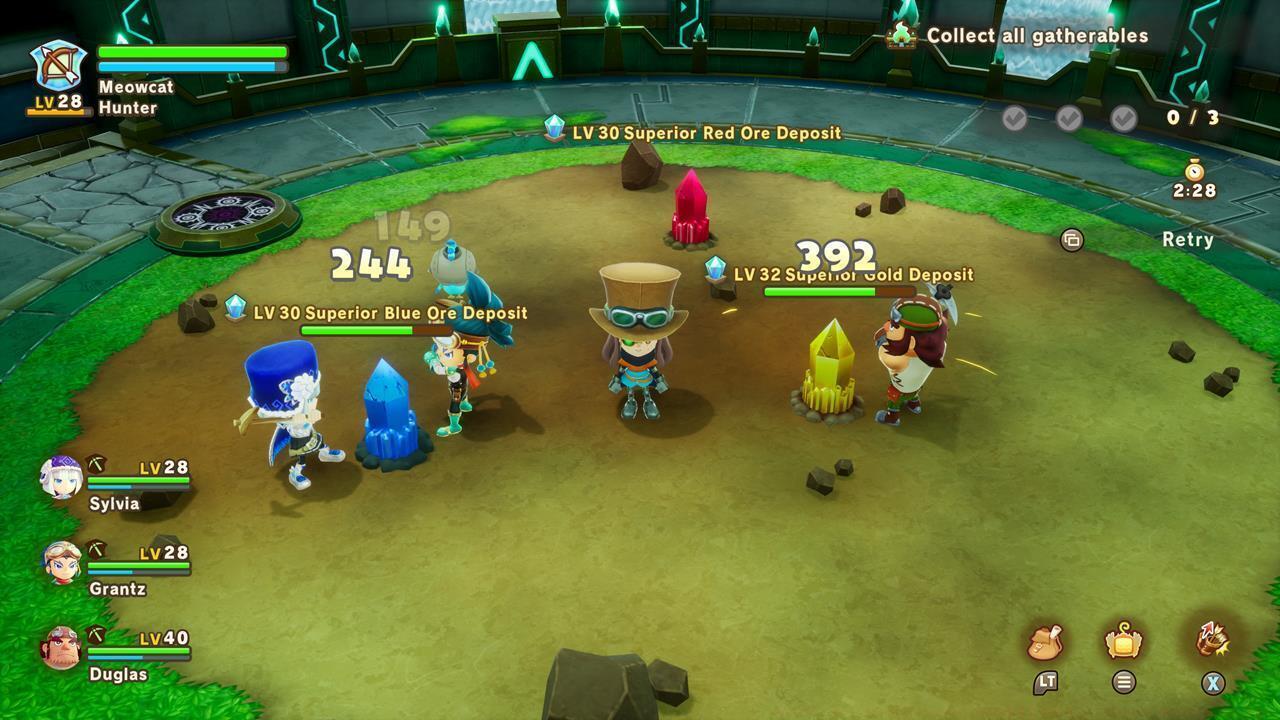The image size is (1280, 720).
Task: Click the gem icon on the Superior Gold Deposit label
Action: [716, 267]
